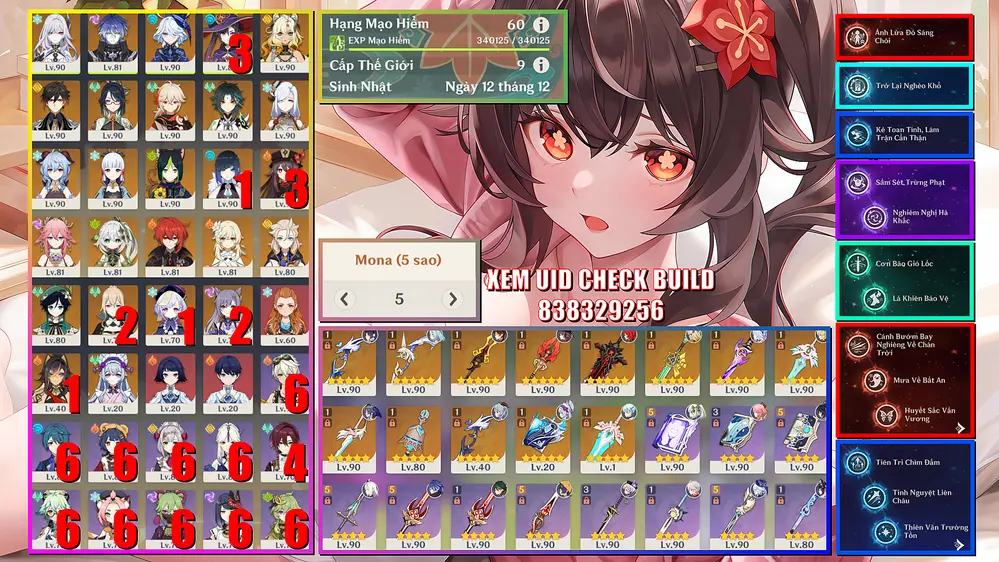Viewport: 999px width, 562px height.
Task: View 'Sấm Sét, Trừng Phạt' constellation
Action: coord(904,182)
